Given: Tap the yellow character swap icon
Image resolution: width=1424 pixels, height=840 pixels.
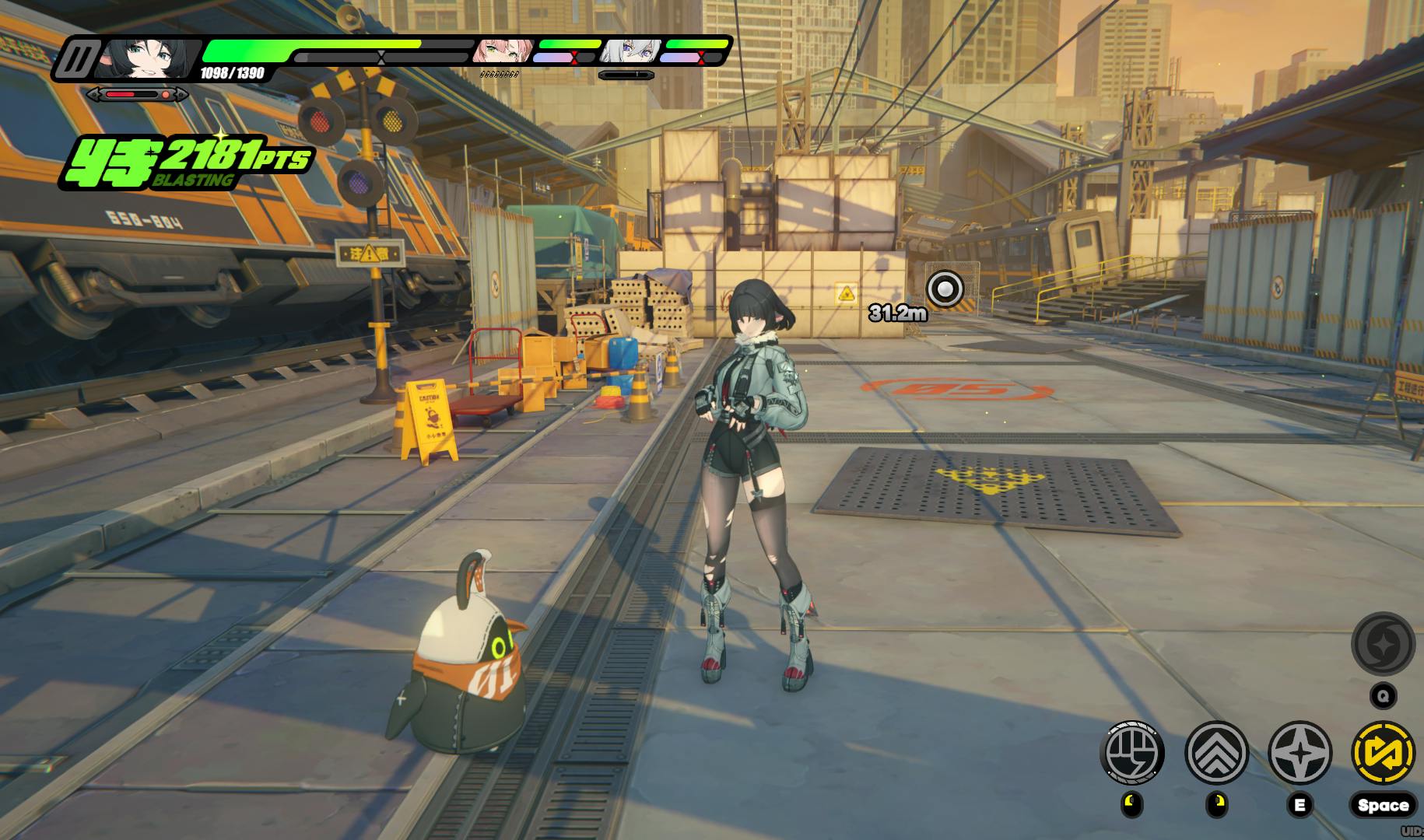Looking at the screenshot, I should [1384, 753].
